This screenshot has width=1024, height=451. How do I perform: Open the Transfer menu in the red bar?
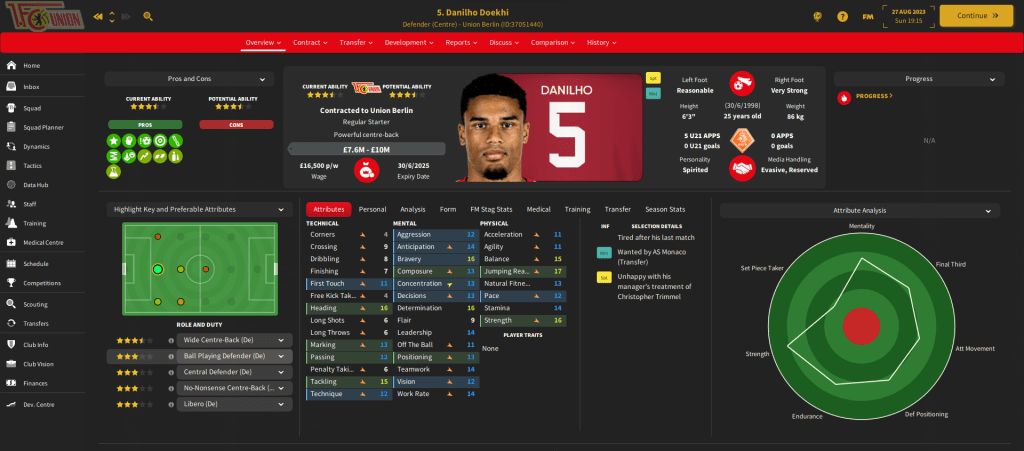356,43
